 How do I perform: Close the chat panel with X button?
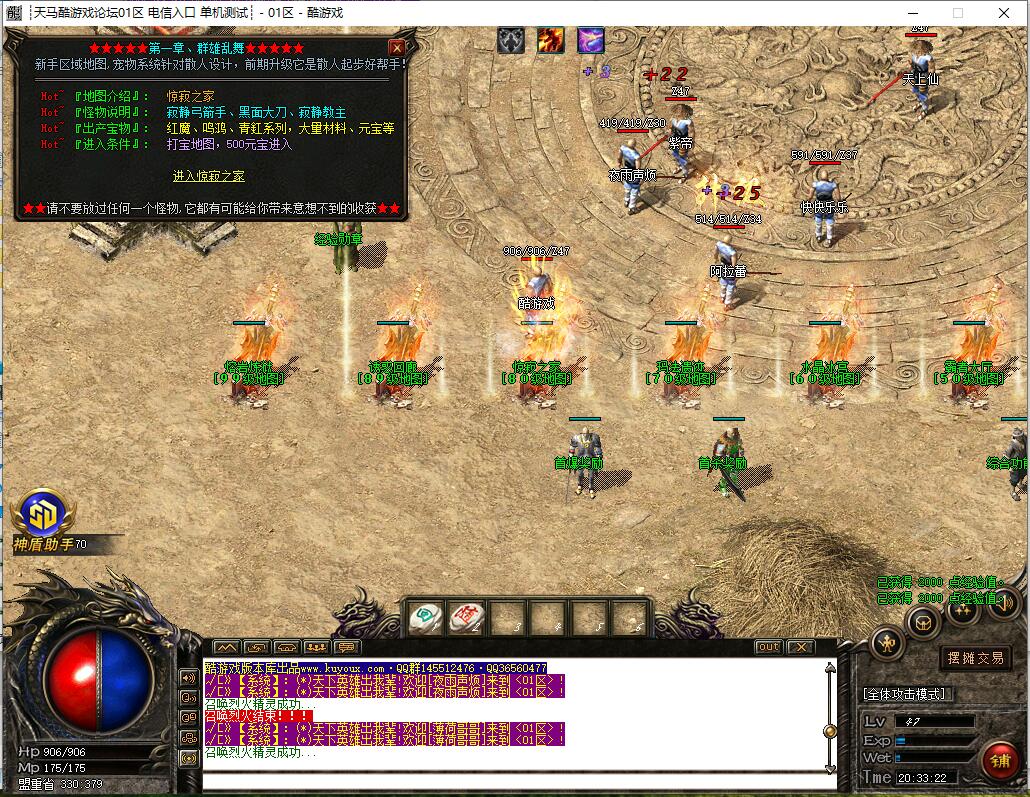coord(800,647)
